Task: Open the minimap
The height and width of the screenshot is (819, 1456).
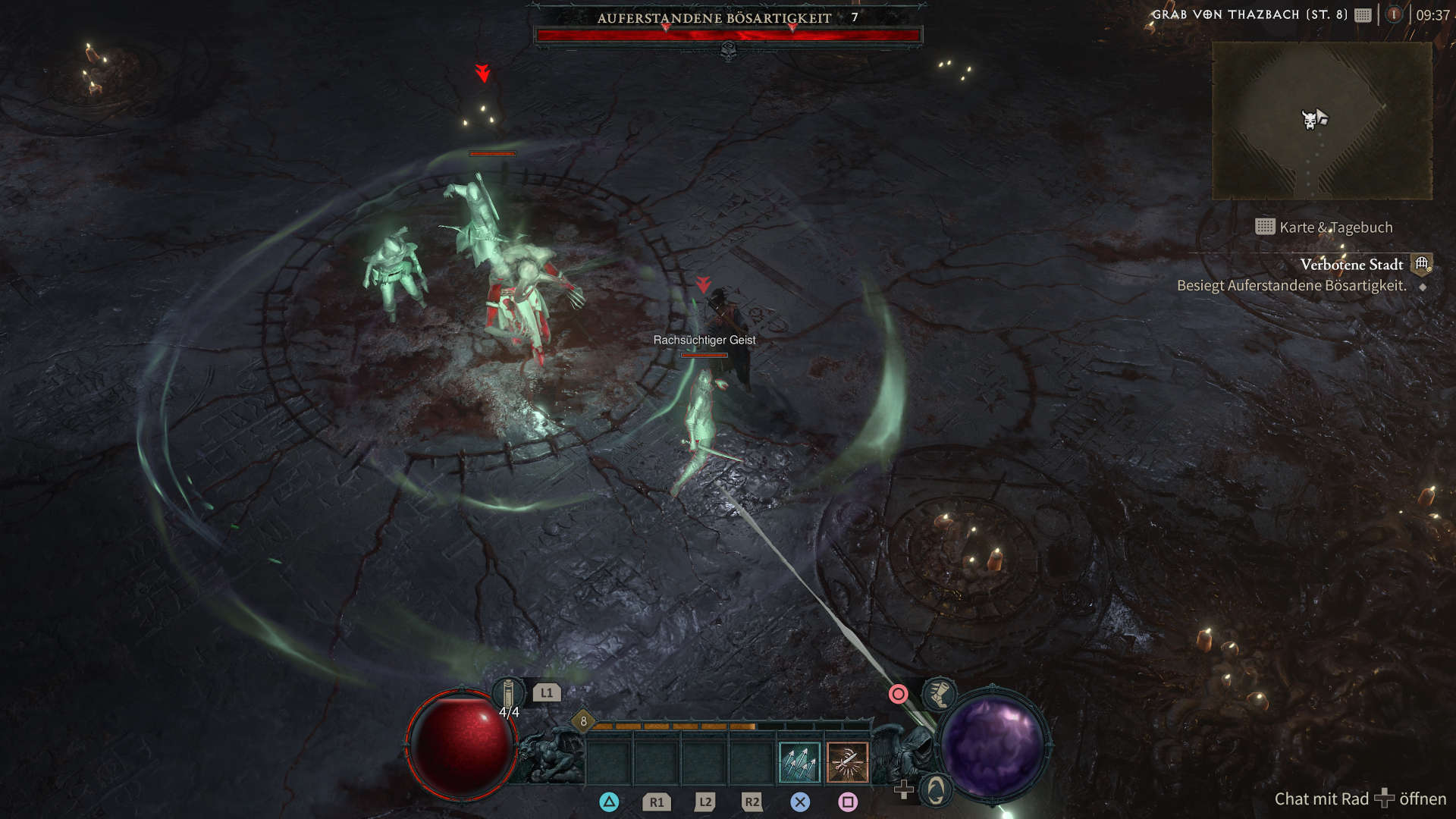Action: [1321, 121]
